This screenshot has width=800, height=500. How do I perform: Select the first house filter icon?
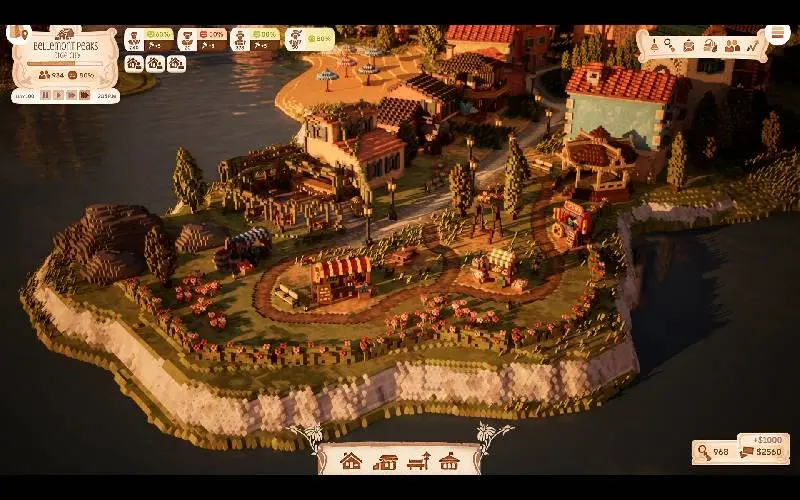(134, 64)
